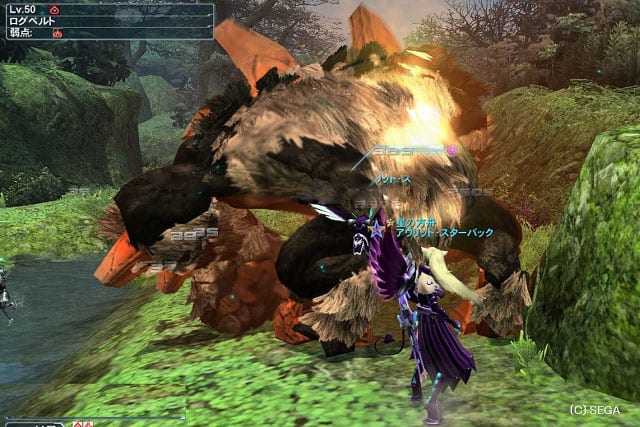Click the fire weakness icon
The height and width of the screenshot is (427, 640).
[x=58, y=33]
